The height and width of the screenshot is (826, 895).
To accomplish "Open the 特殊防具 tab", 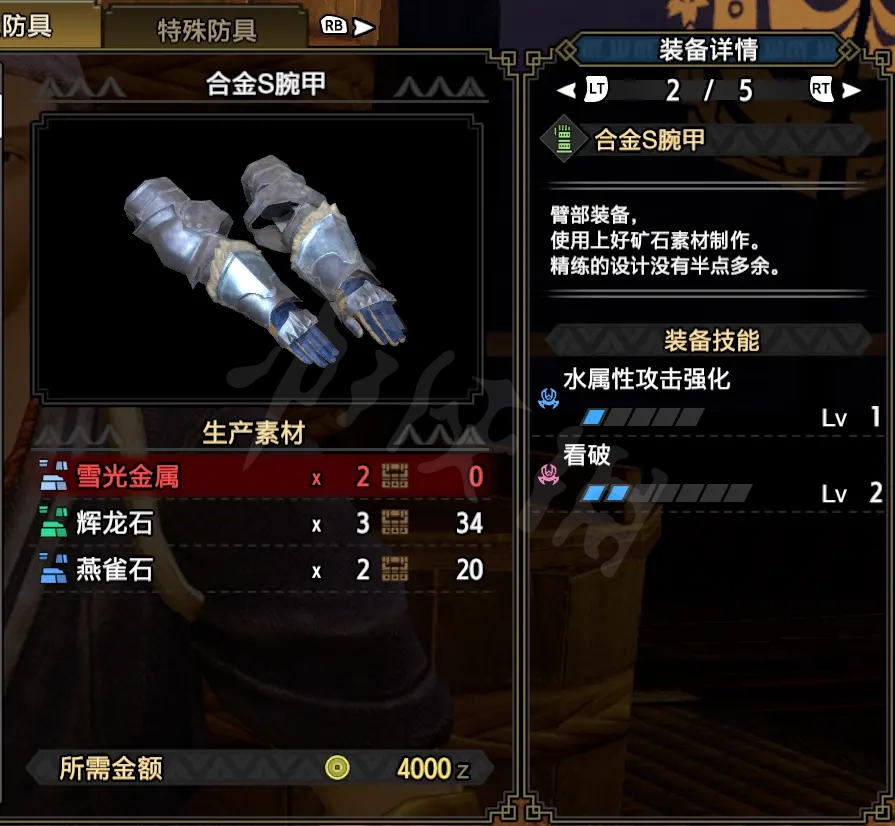I will (207, 31).
